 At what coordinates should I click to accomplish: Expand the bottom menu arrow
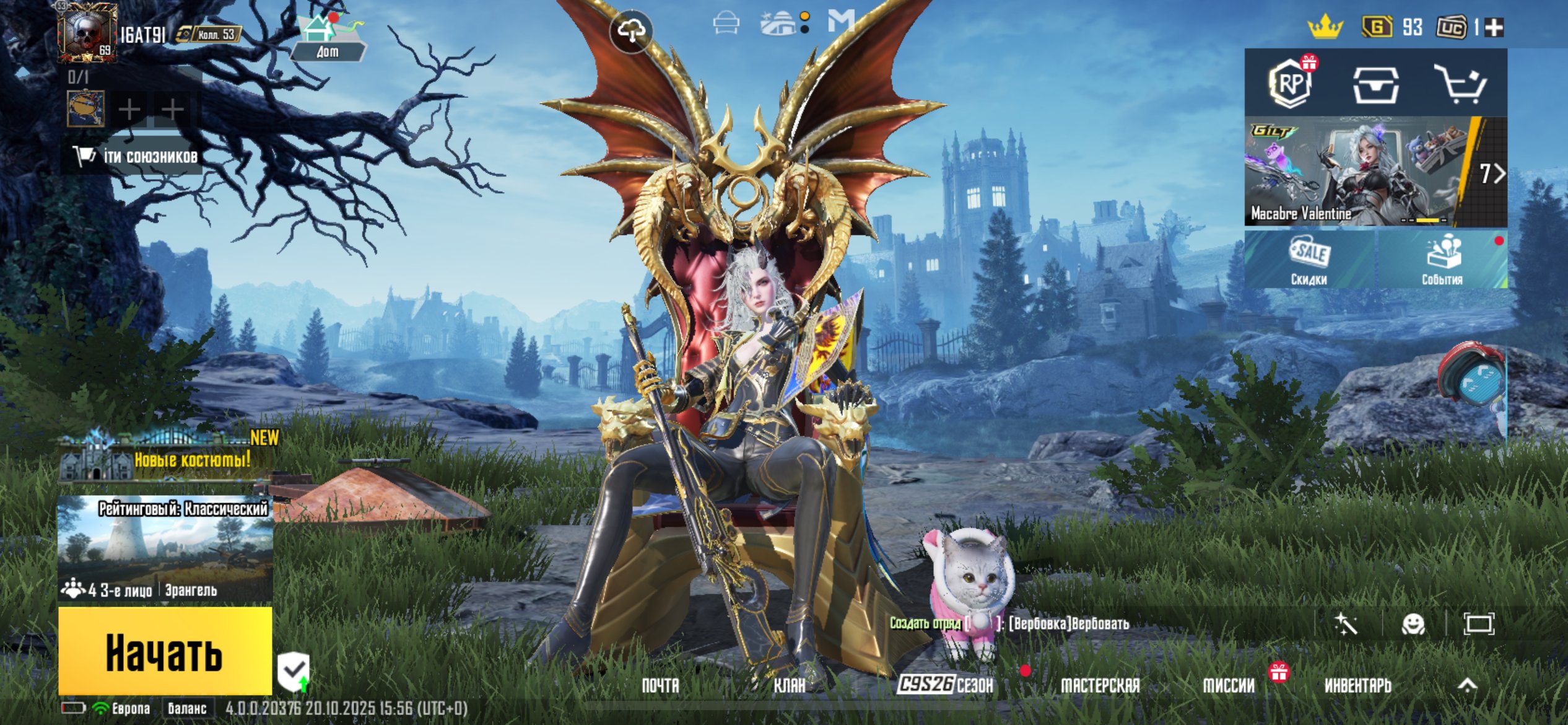[1467, 685]
